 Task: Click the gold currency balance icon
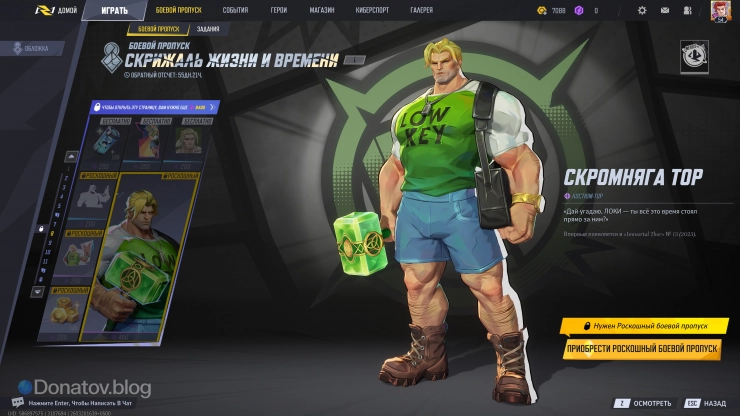[543, 11]
